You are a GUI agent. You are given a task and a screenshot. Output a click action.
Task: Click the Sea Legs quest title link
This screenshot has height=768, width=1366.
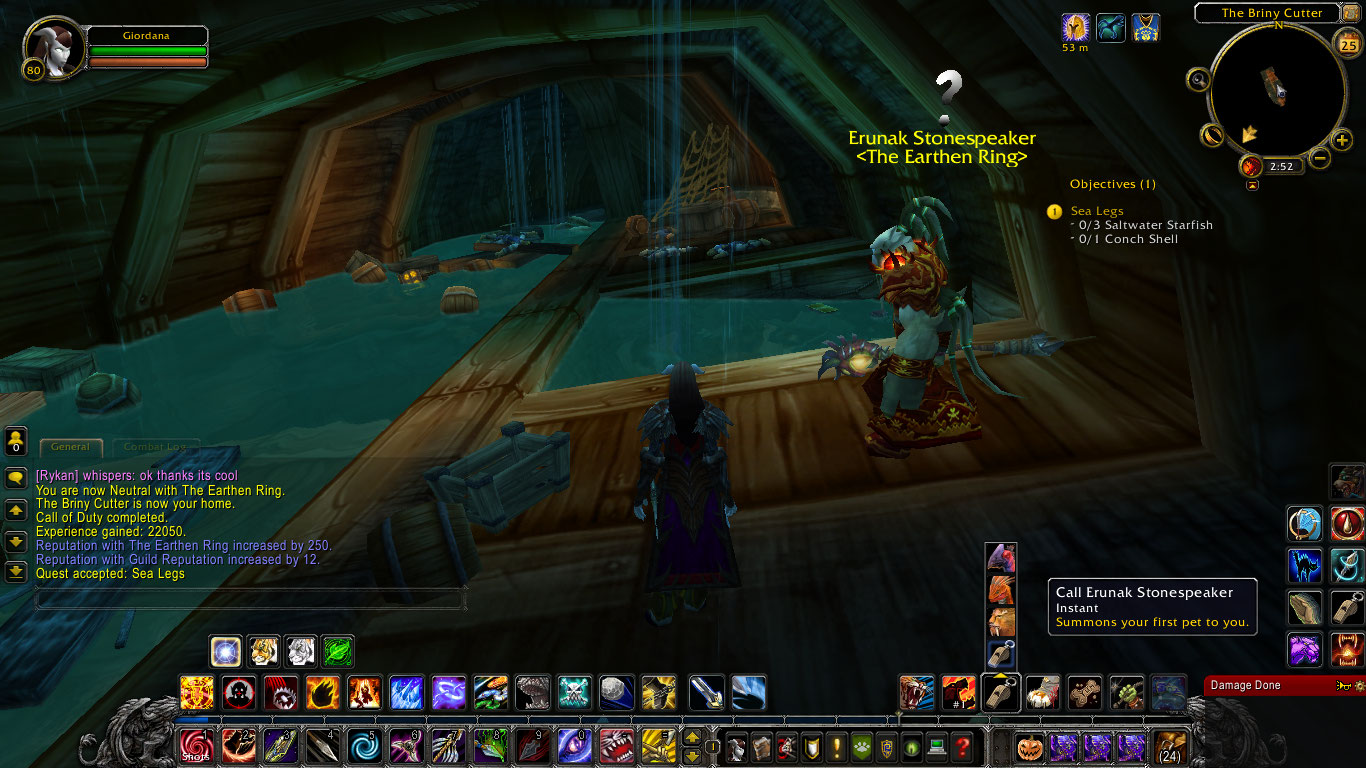pyautogui.click(x=1096, y=211)
